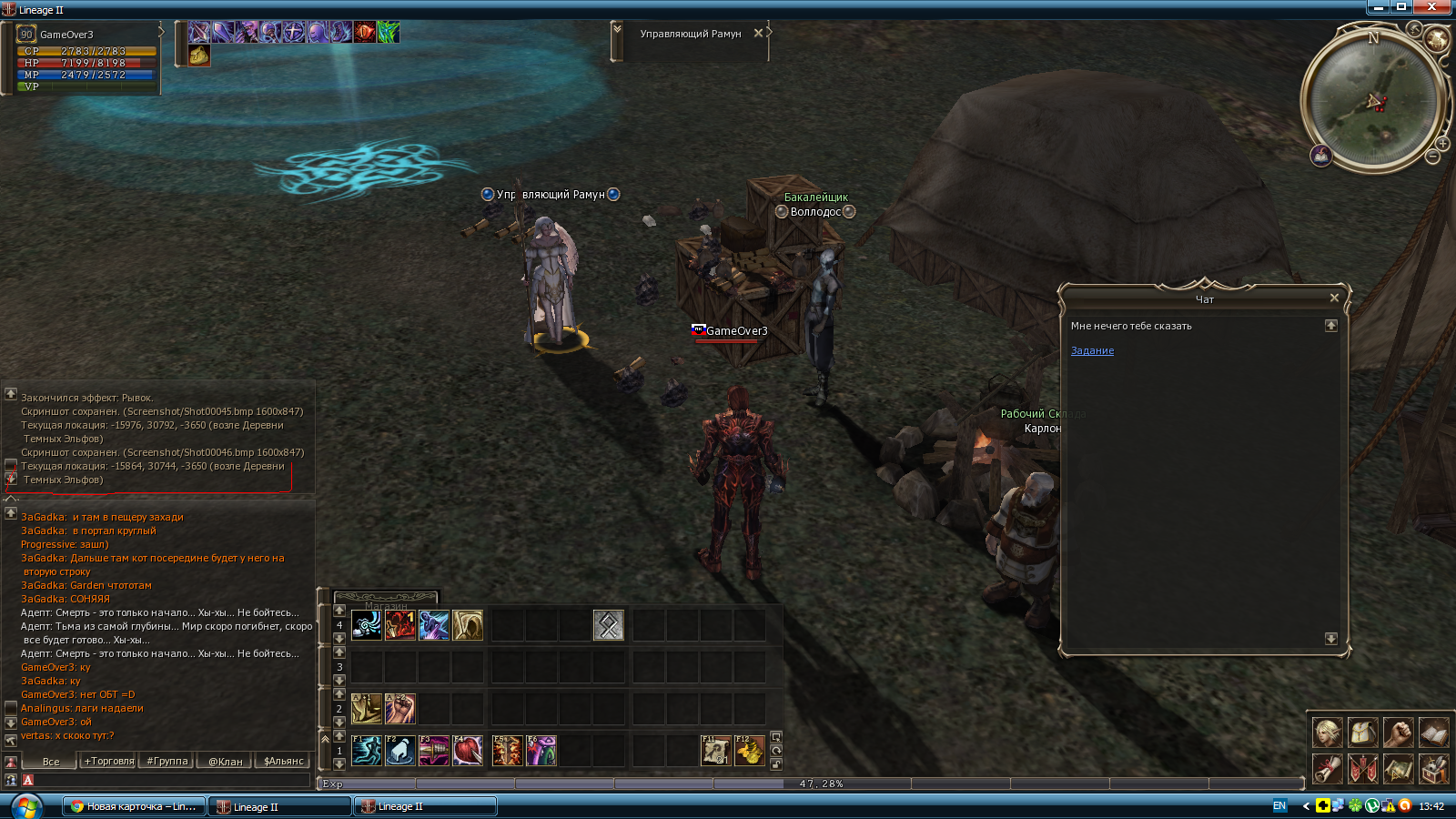
Task: Activate the F4 heart stab skill
Action: 468,751
